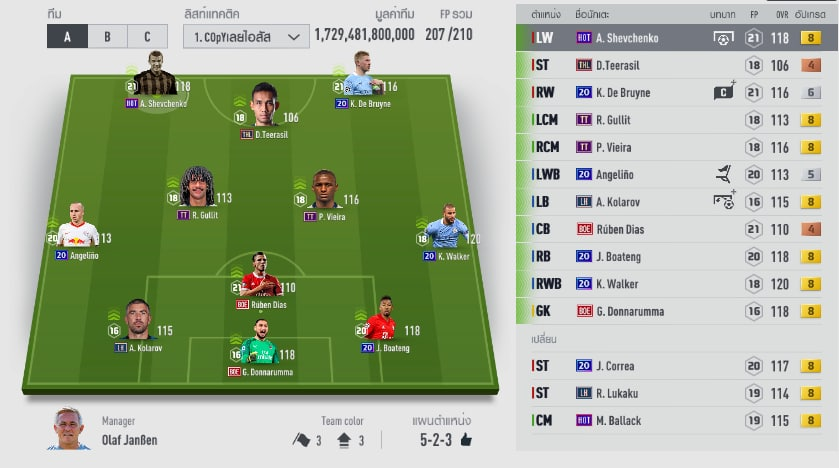
Task: Open the tactics list dropdown
Action: pyautogui.click(x=244, y=36)
